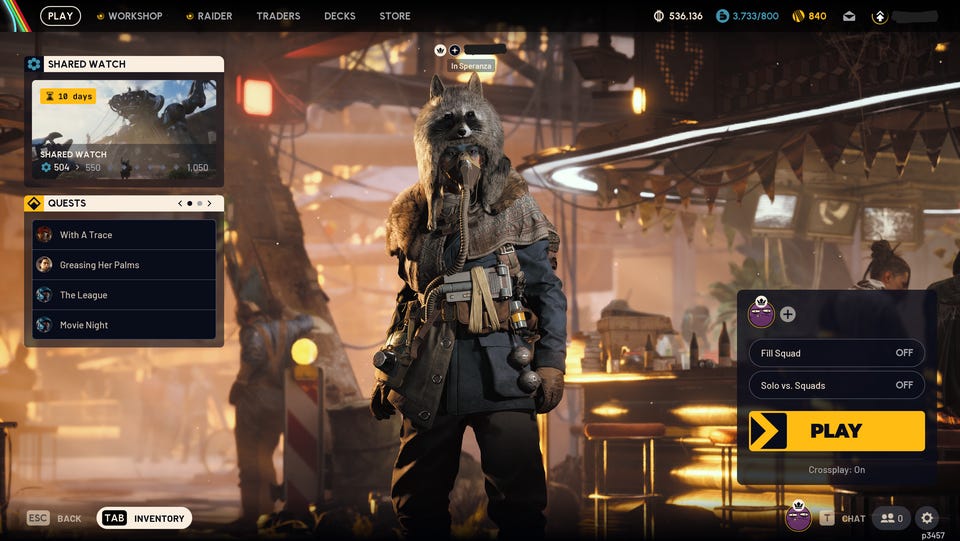Select the Decks tab

tap(340, 16)
